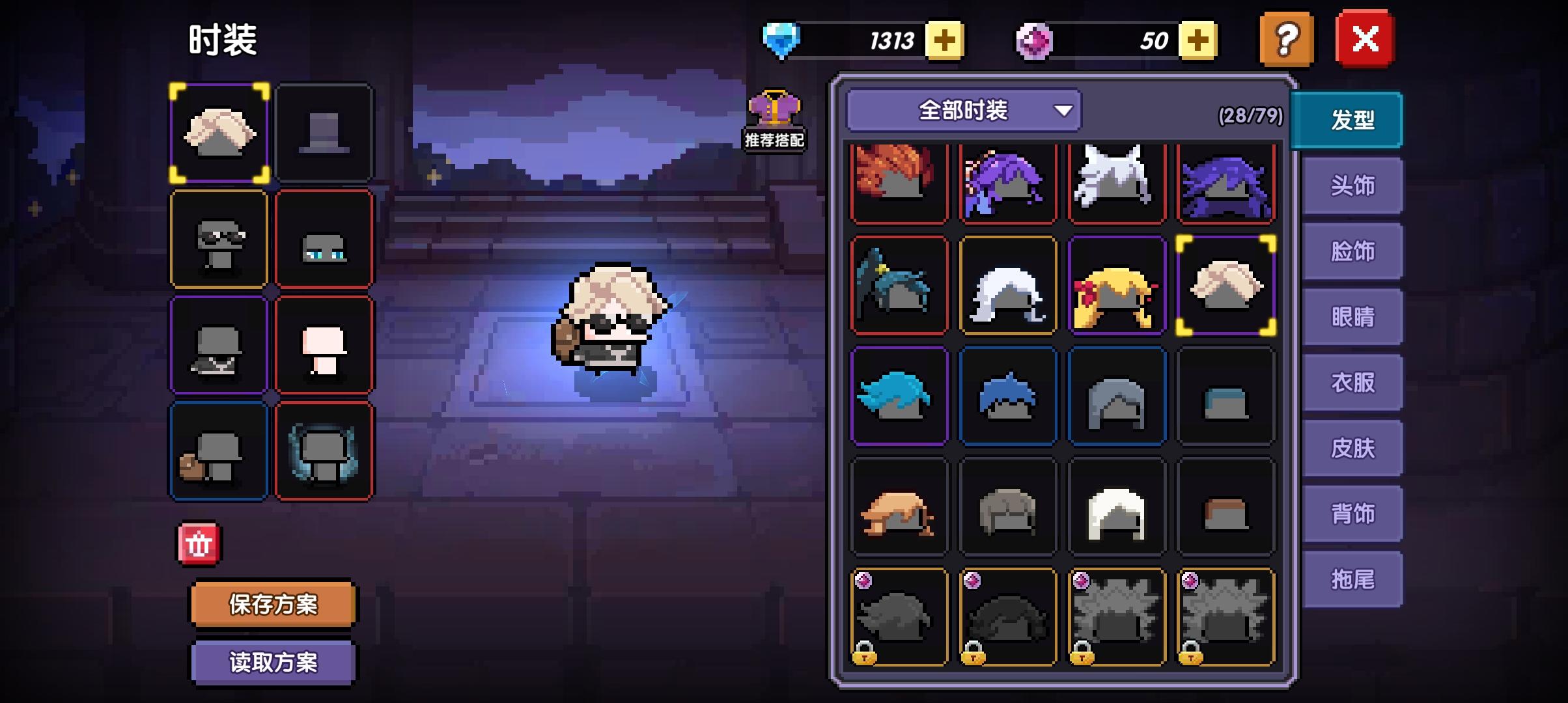Screen dimensions: 1568x703
Task: Select the top hat headwear slot
Action: (326, 133)
